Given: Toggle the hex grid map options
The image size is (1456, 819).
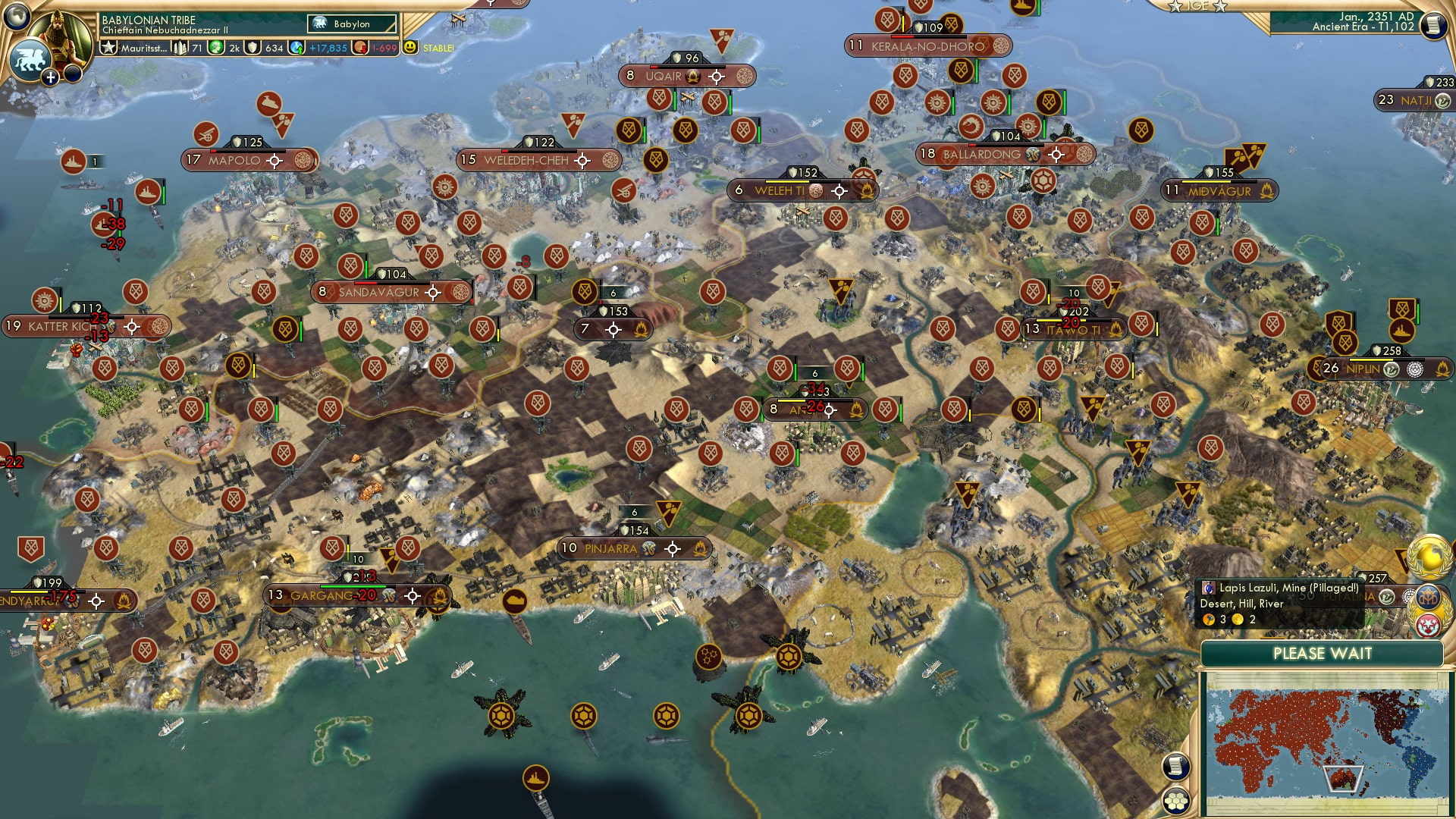Looking at the screenshot, I should point(1176,800).
